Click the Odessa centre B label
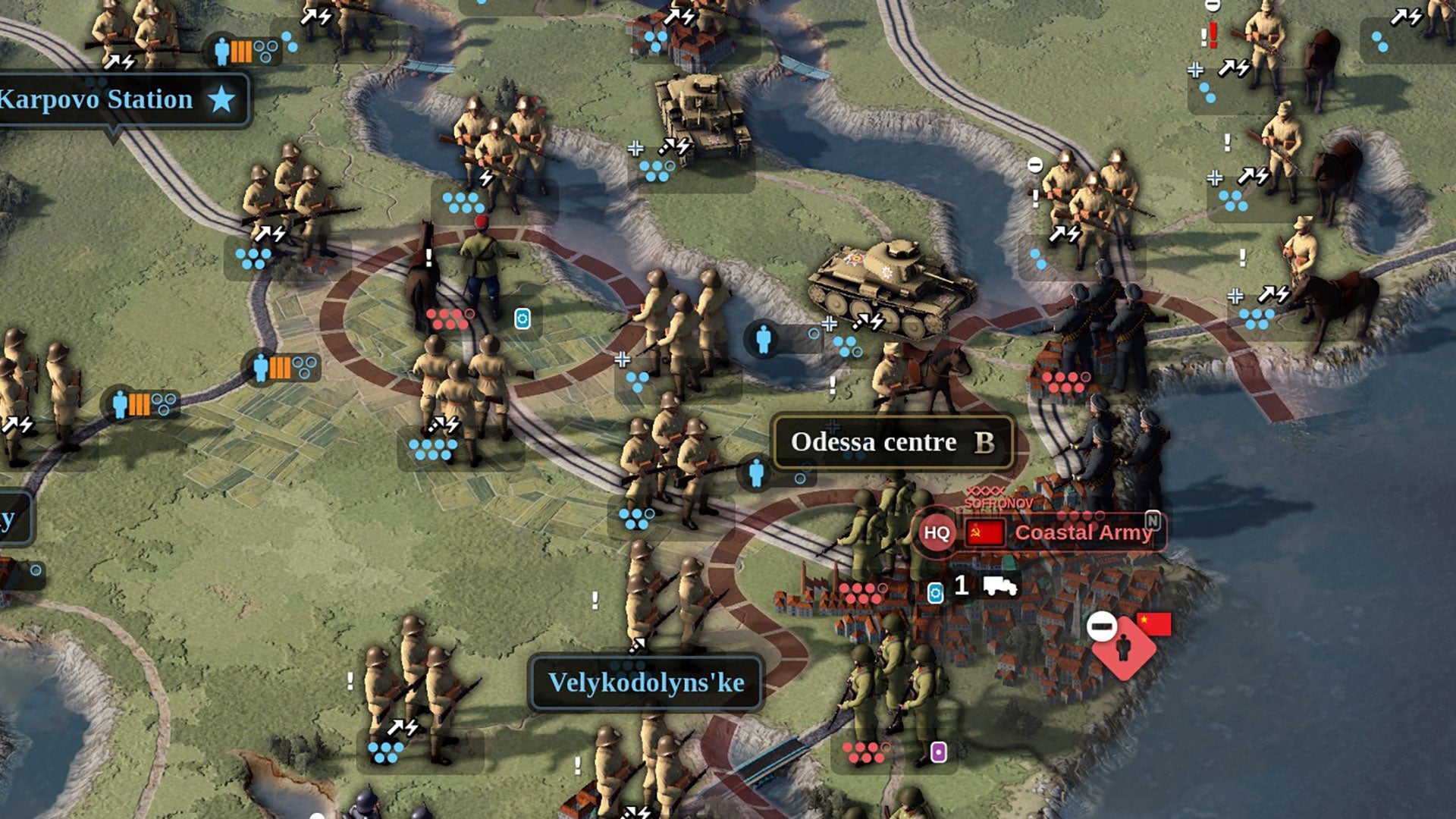Viewport: 1456px width, 819px height. 893,442
